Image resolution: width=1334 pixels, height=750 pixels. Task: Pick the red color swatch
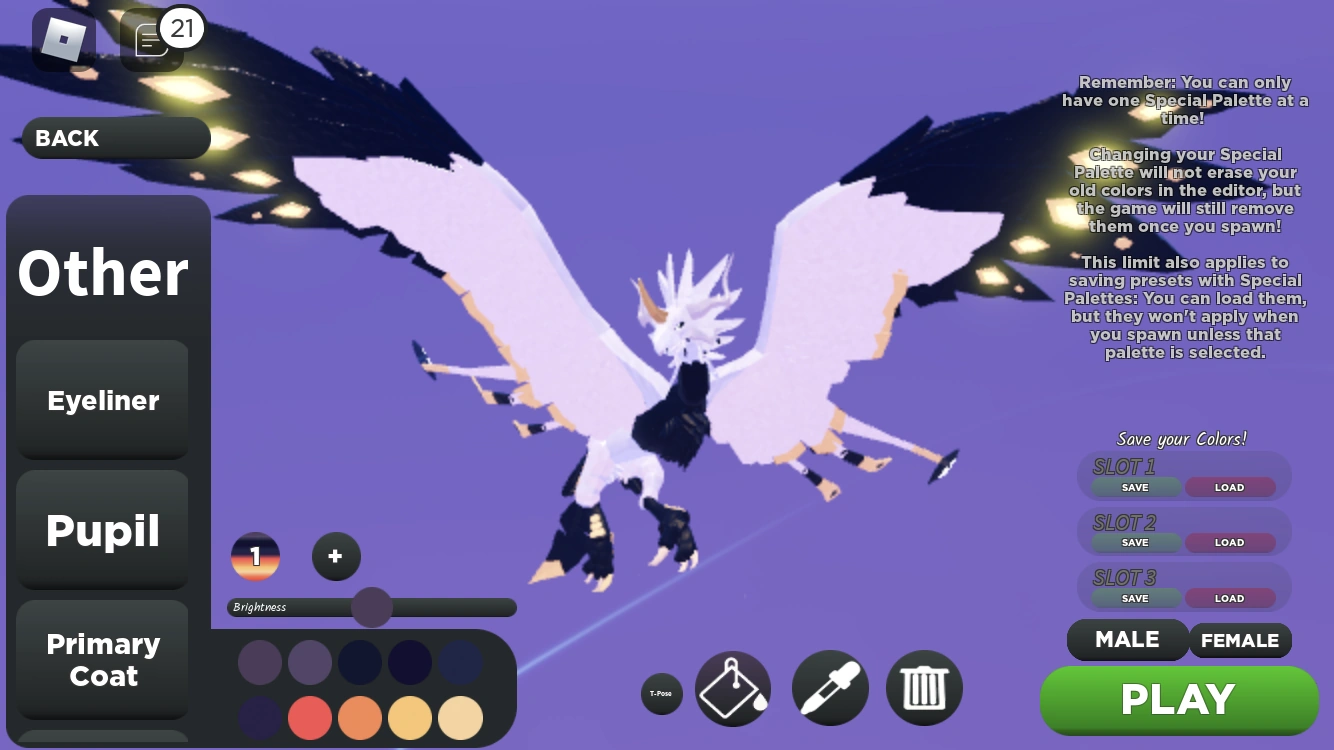coord(310,718)
